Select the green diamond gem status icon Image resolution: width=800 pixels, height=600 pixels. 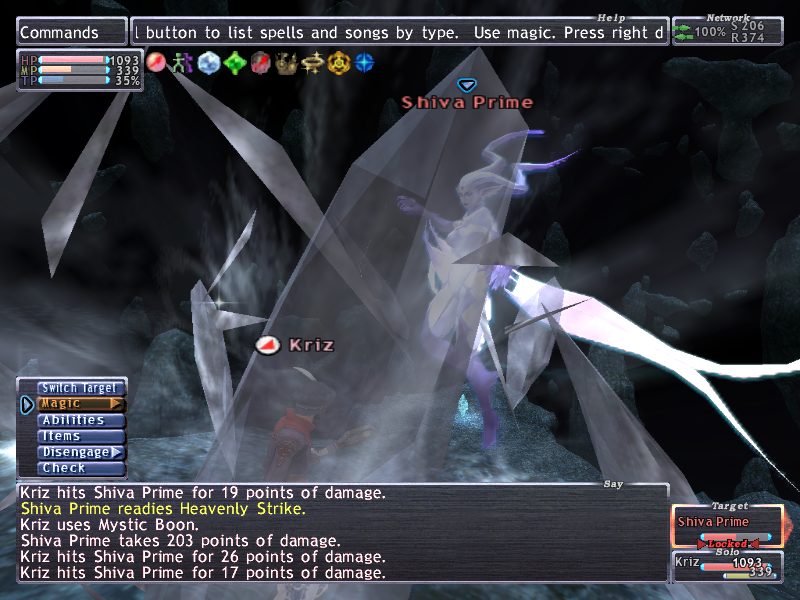coord(234,62)
